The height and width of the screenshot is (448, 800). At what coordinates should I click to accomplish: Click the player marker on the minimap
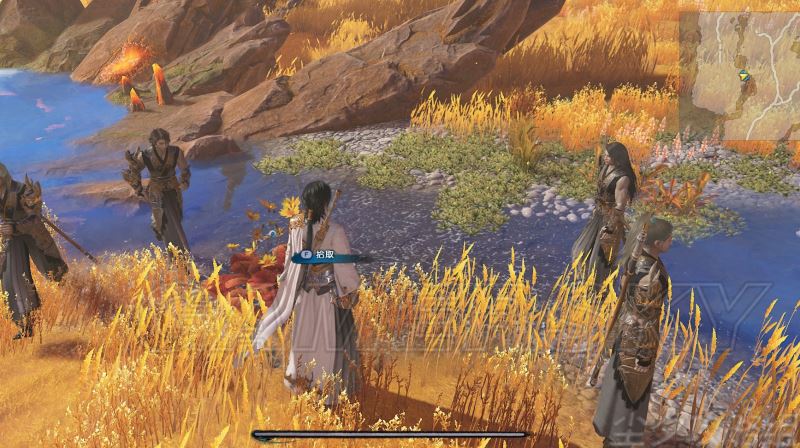coord(742,76)
